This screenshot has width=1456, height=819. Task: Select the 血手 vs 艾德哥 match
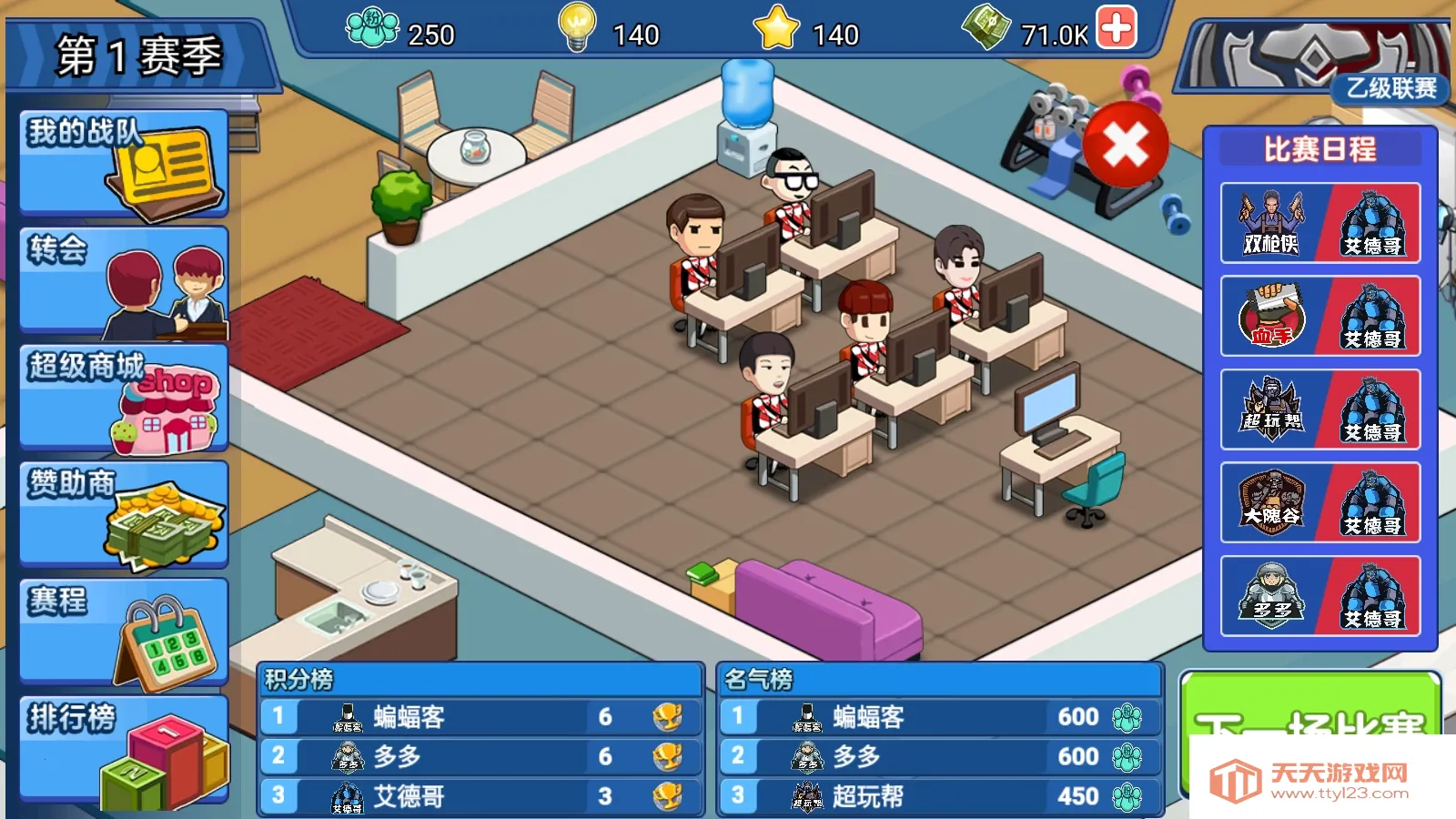(1319, 317)
